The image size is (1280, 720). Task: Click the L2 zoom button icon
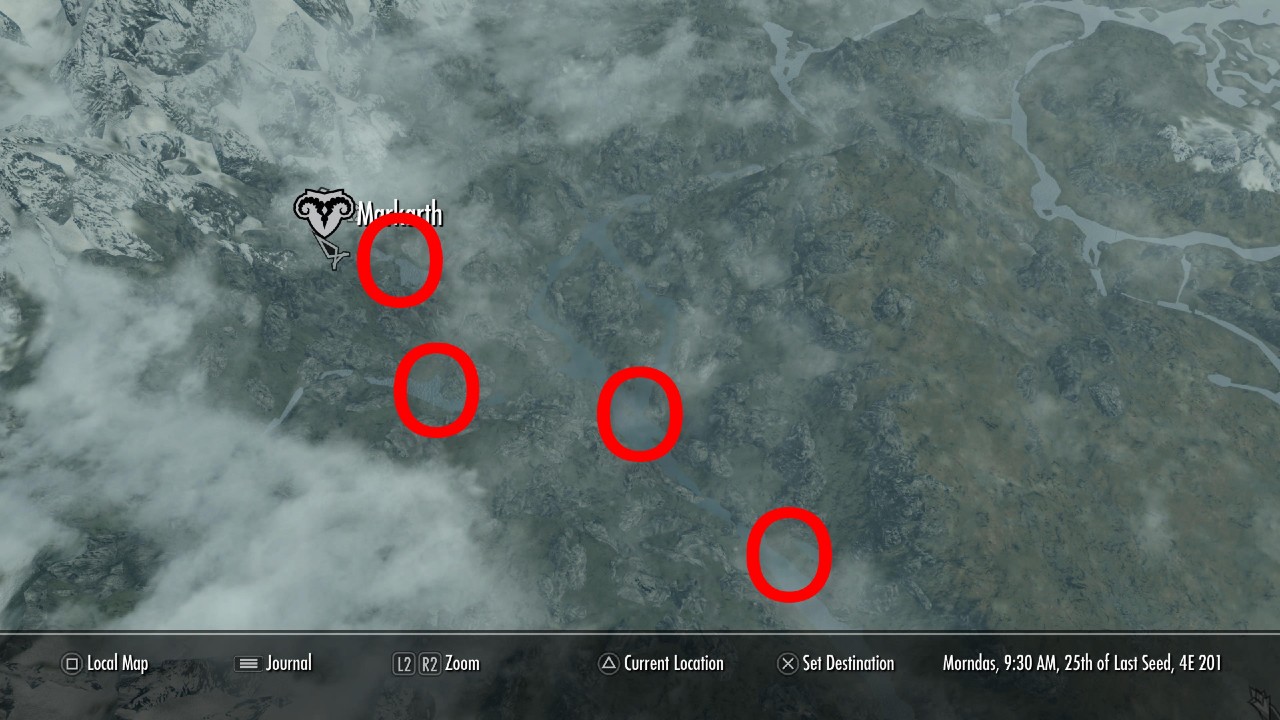404,663
